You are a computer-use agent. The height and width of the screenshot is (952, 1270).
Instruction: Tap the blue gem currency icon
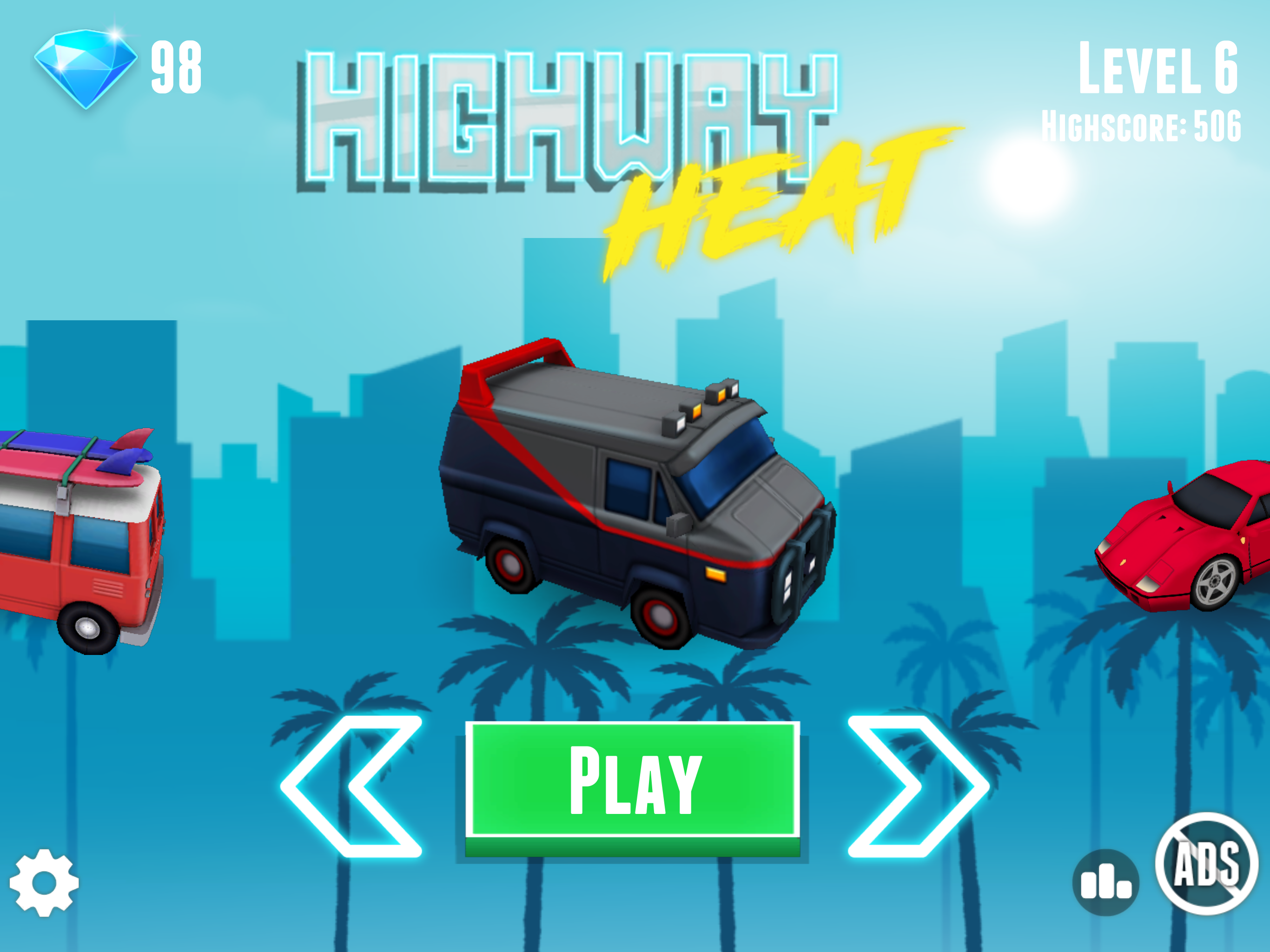[x=86, y=69]
